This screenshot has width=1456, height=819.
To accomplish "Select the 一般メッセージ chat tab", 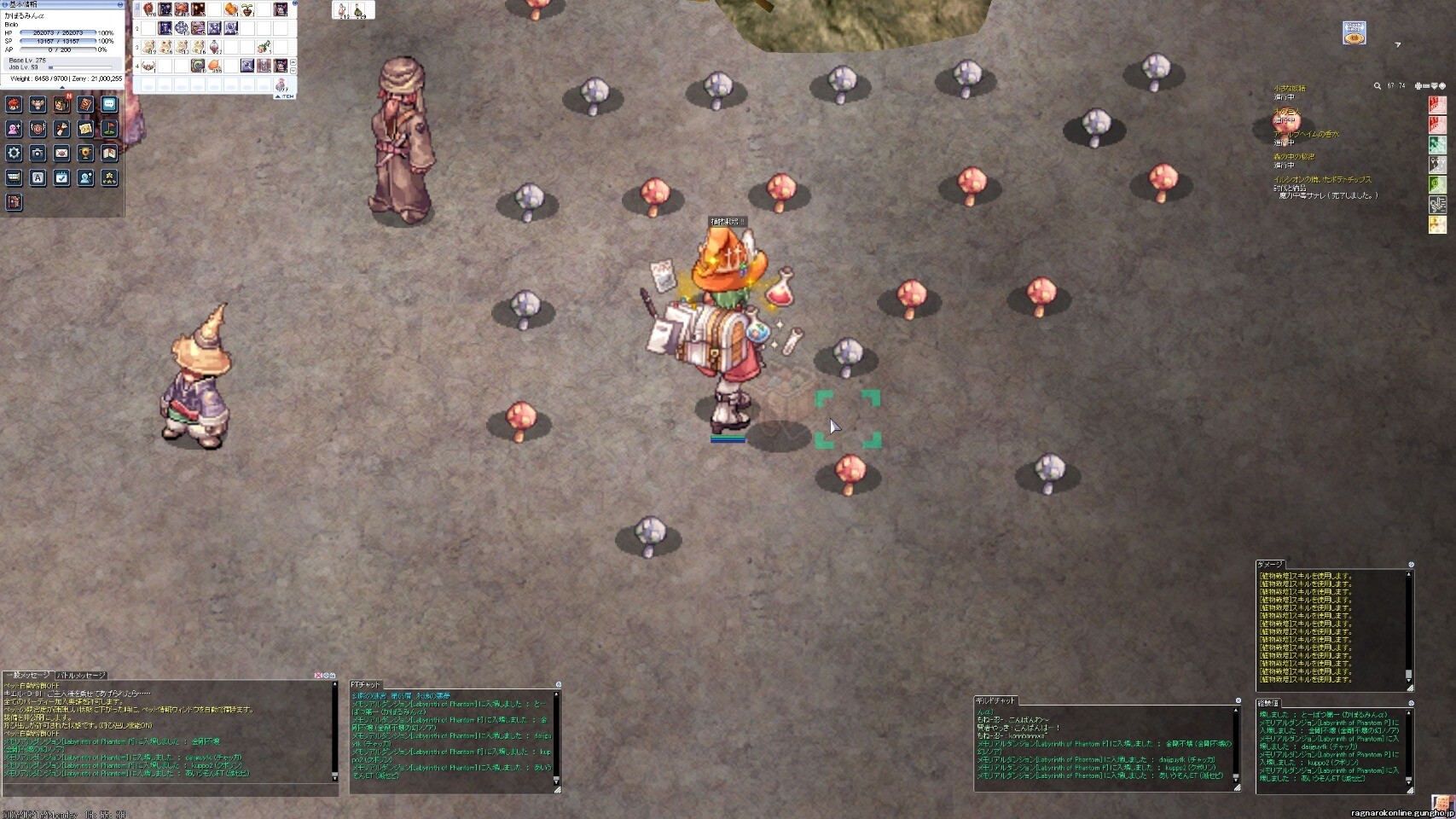I will coord(27,676).
